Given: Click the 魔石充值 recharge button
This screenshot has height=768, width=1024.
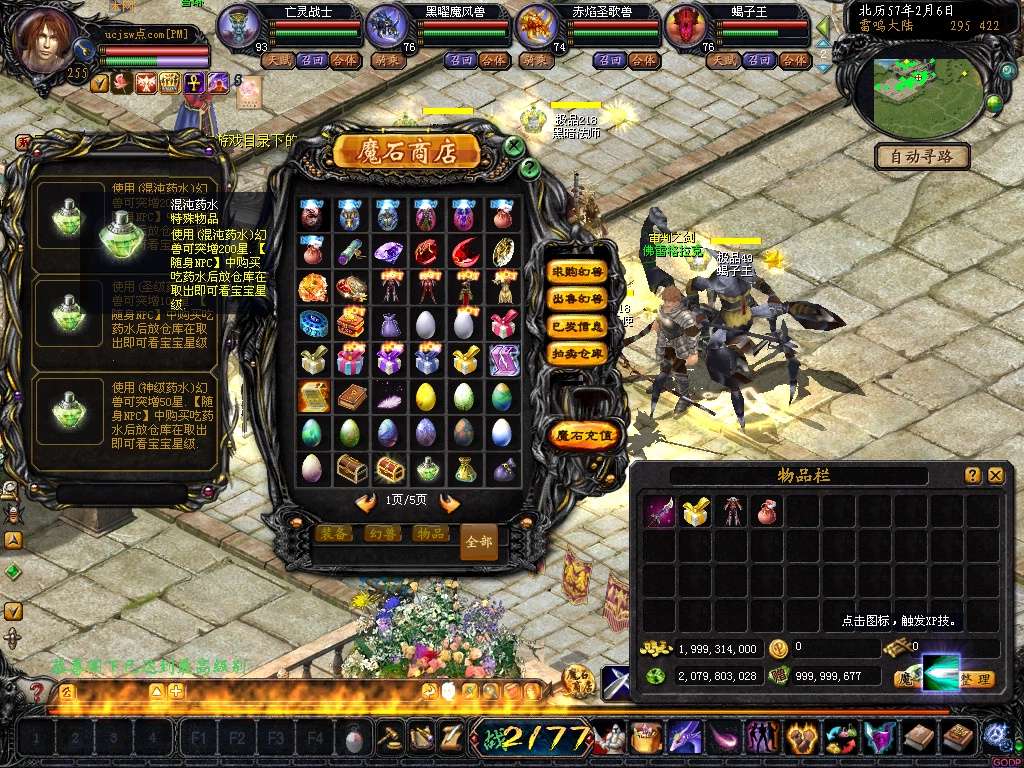Looking at the screenshot, I should click(x=585, y=435).
